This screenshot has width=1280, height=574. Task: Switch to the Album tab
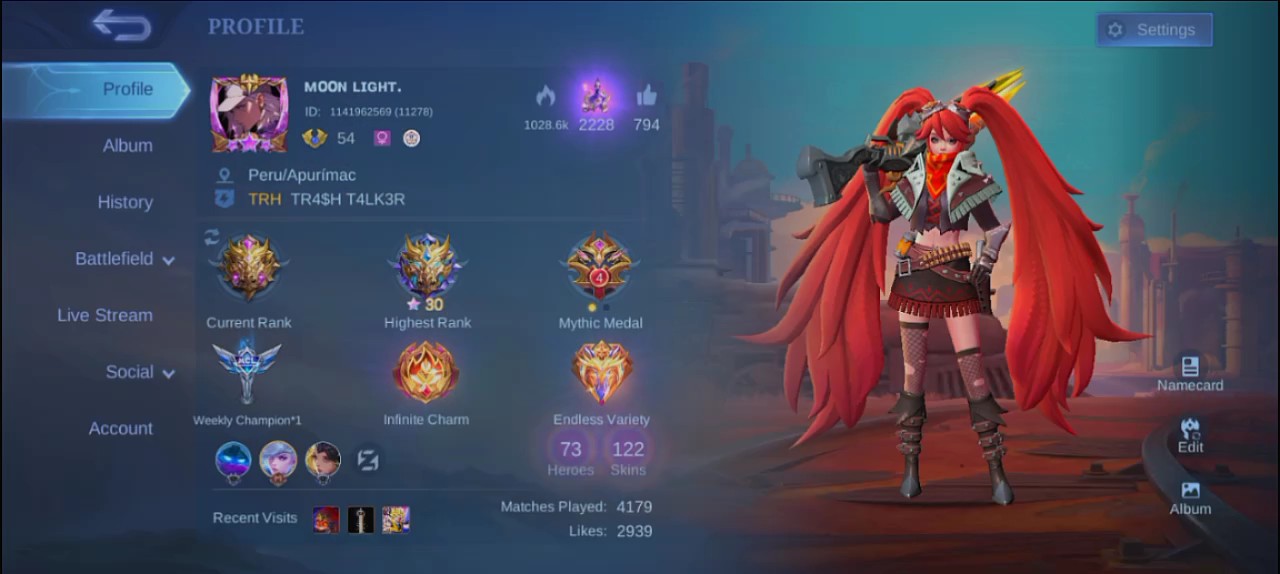(x=127, y=146)
